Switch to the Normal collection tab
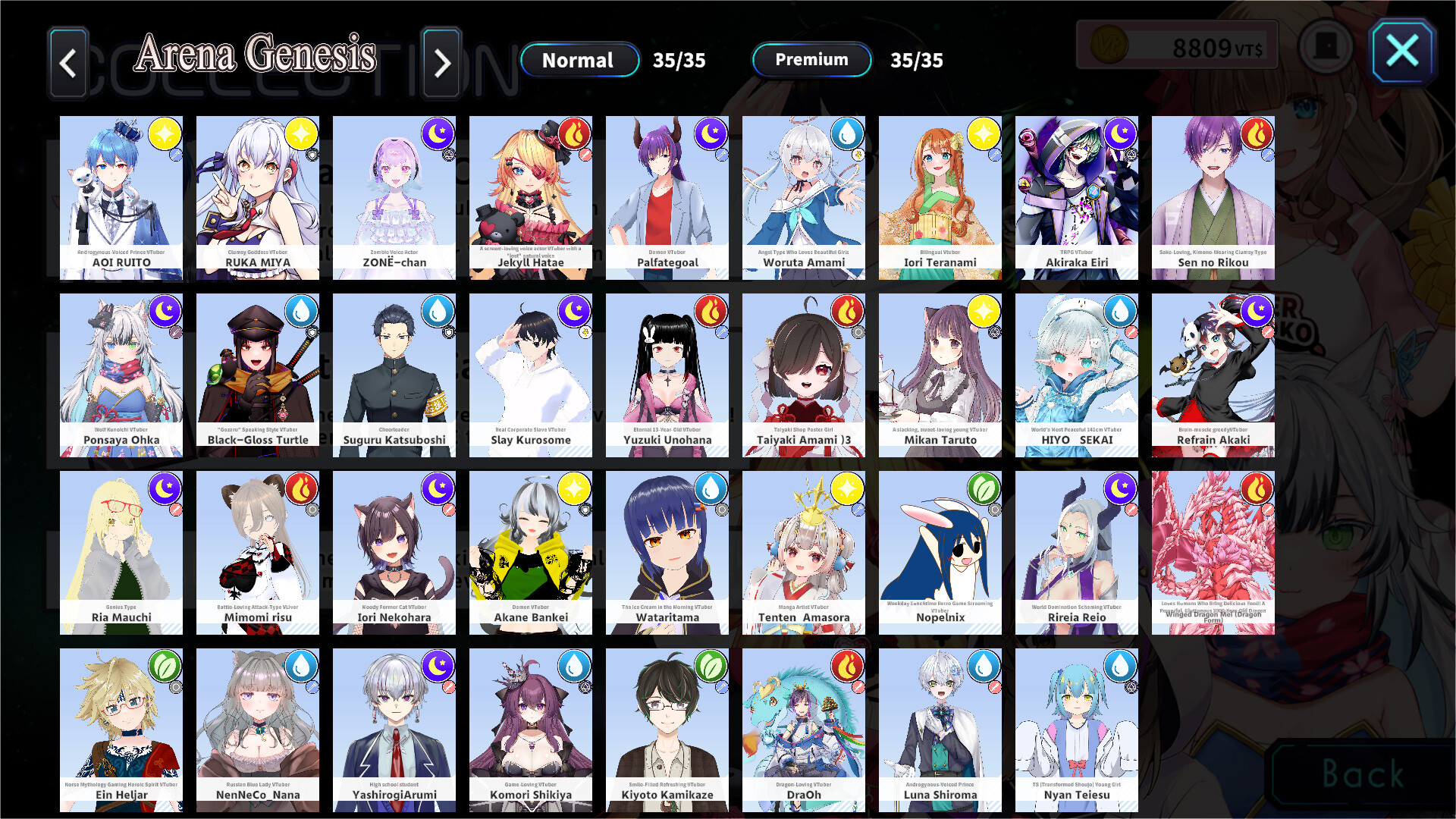 click(x=579, y=60)
